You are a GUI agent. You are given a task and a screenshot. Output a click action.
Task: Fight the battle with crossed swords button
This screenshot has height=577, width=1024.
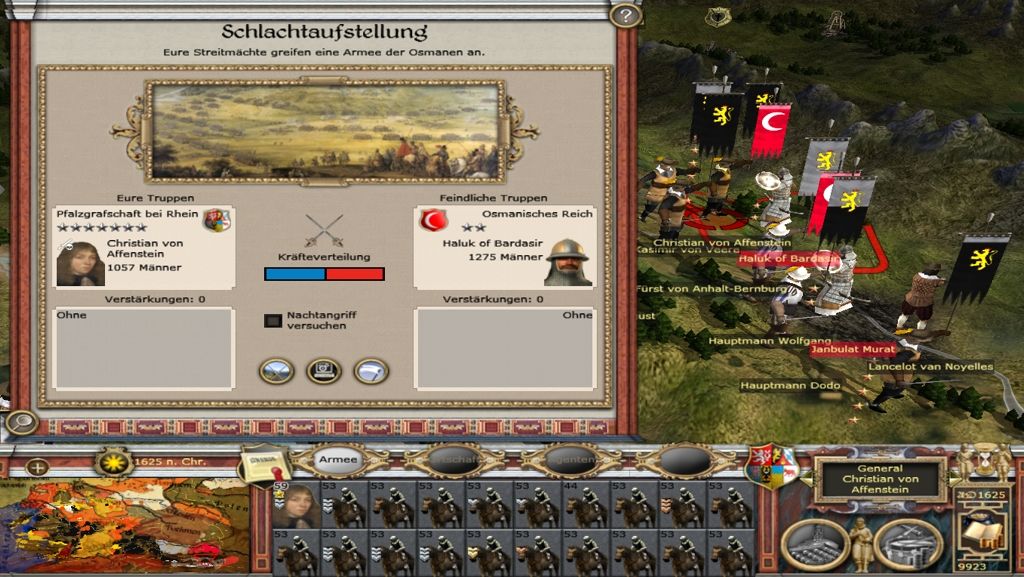coord(277,371)
